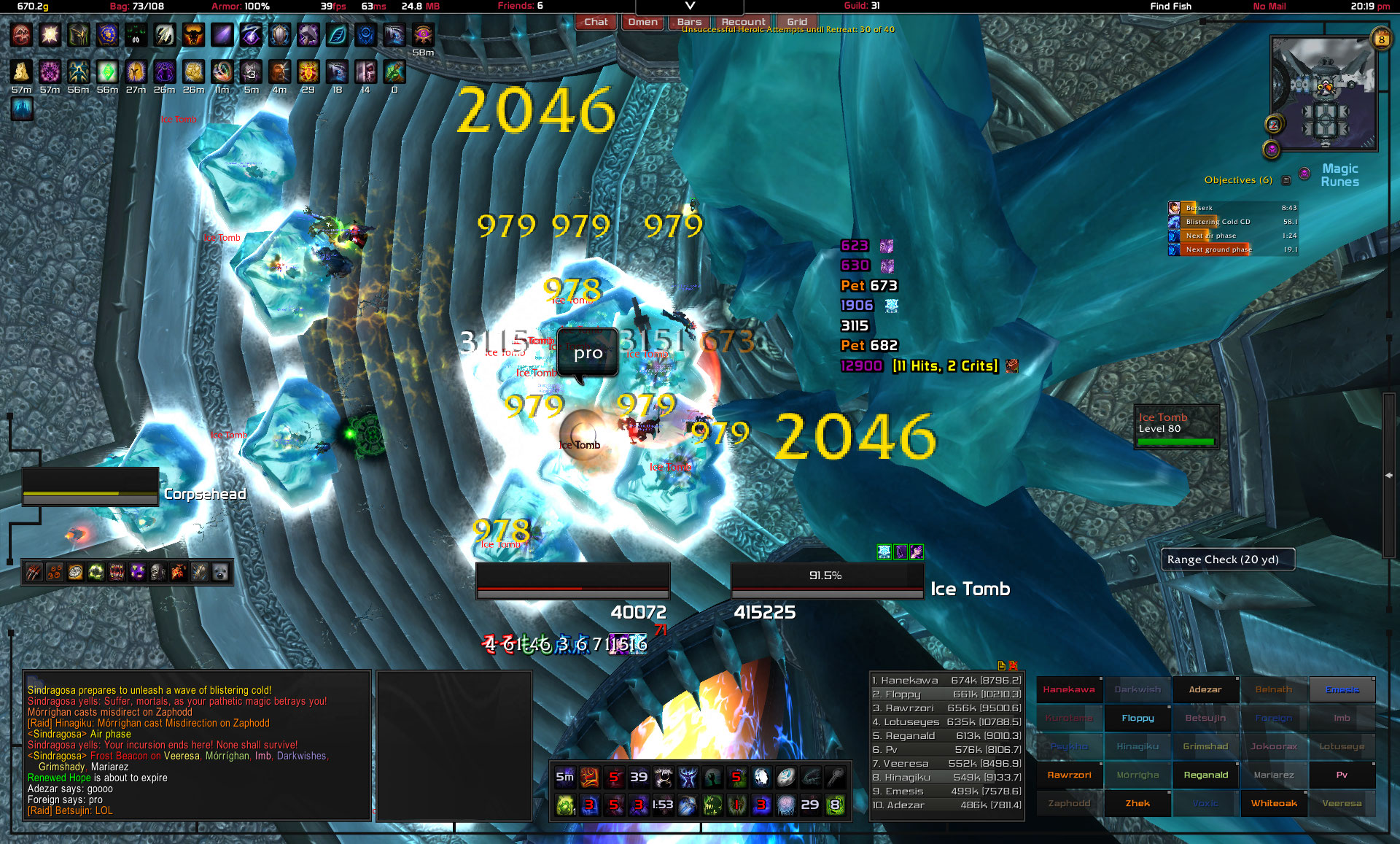Click Rawrzori's row in Recount
This screenshot has height=844, width=1400.
946,708
